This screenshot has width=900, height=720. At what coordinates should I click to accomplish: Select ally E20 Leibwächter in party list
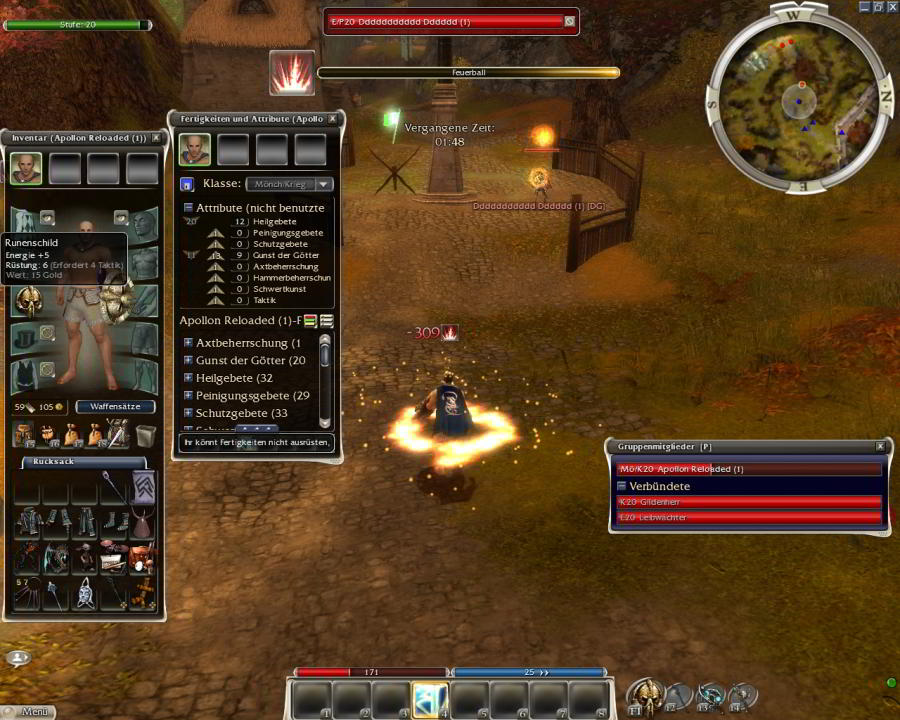(x=750, y=517)
